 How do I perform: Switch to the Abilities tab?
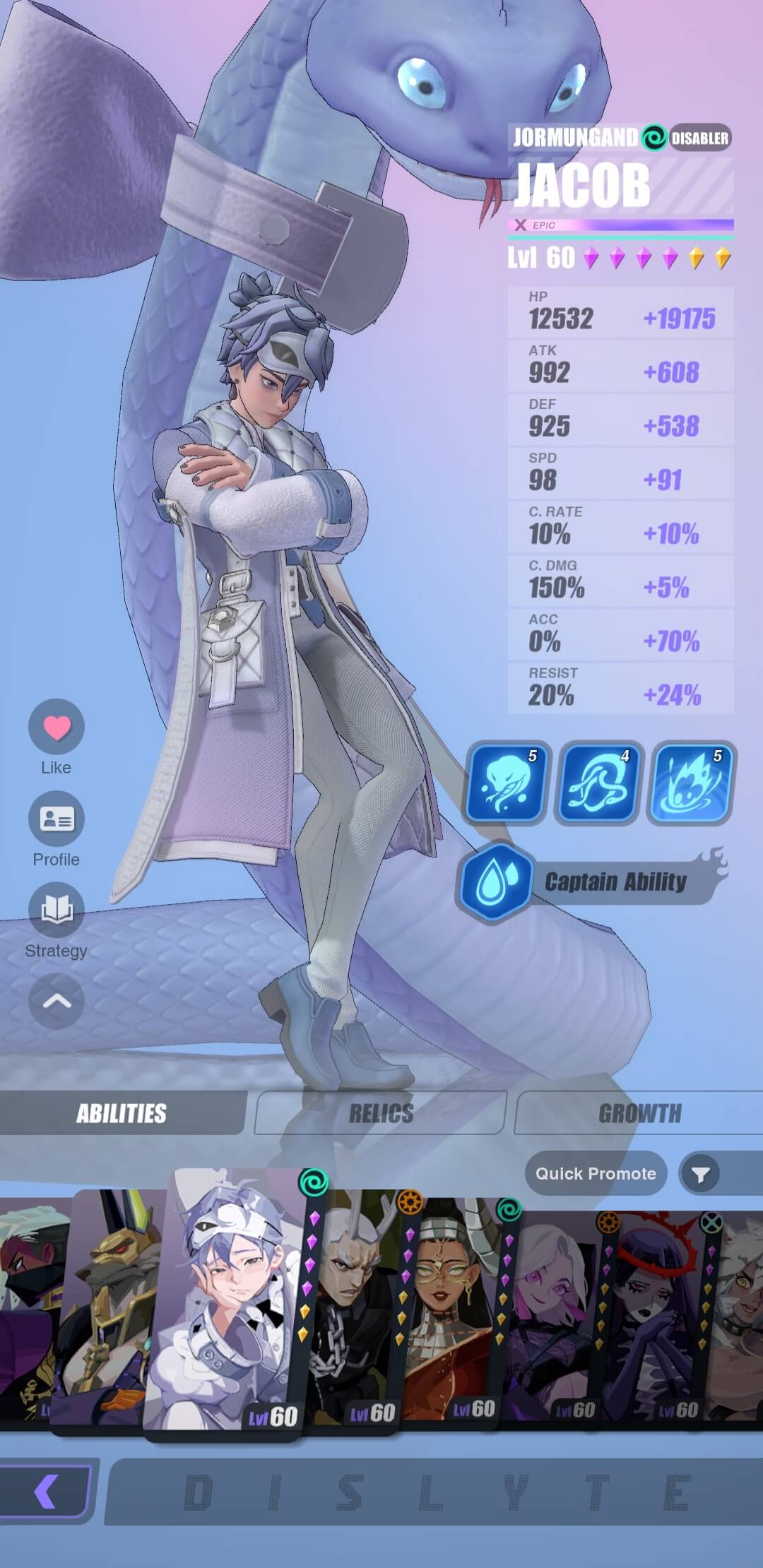[122, 1114]
